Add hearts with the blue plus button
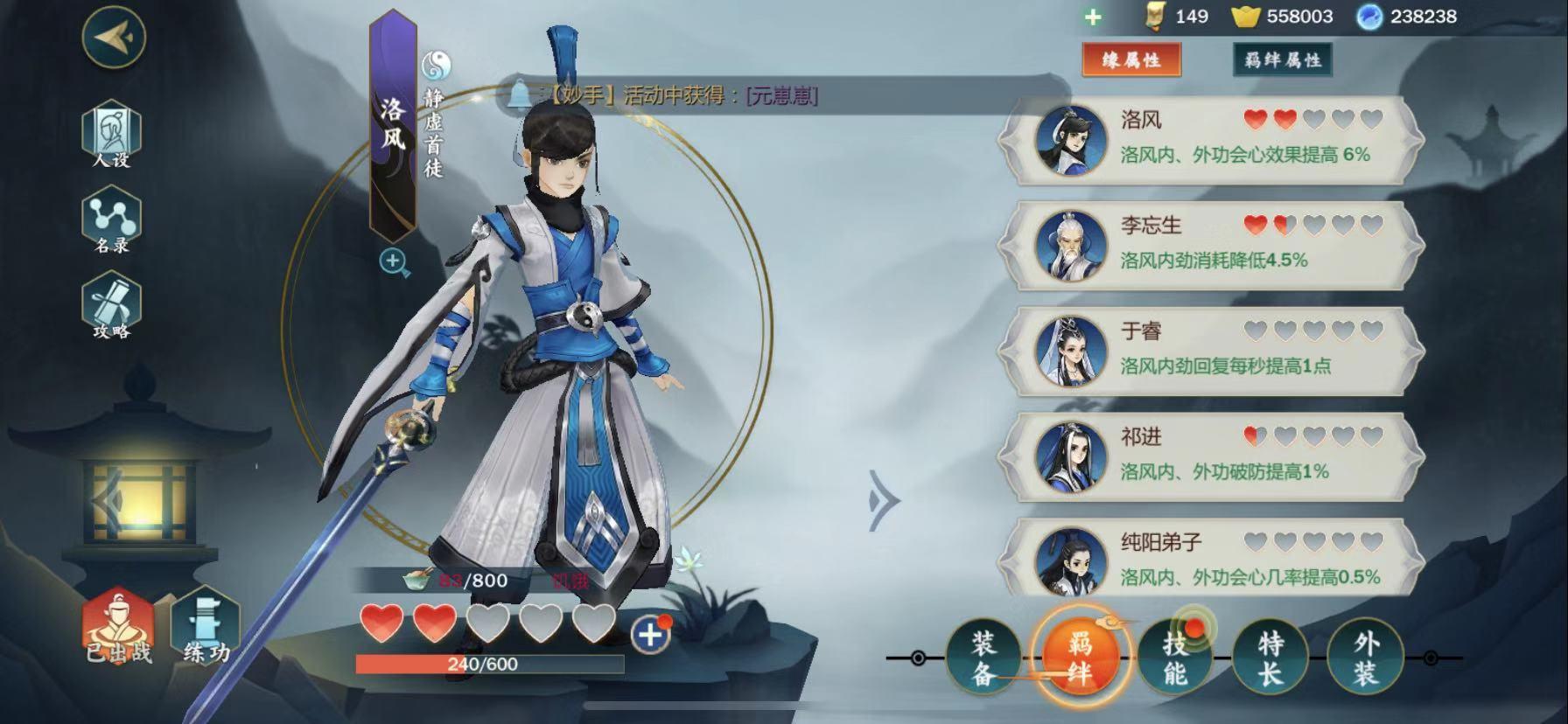The width and height of the screenshot is (1568, 724). [x=650, y=635]
